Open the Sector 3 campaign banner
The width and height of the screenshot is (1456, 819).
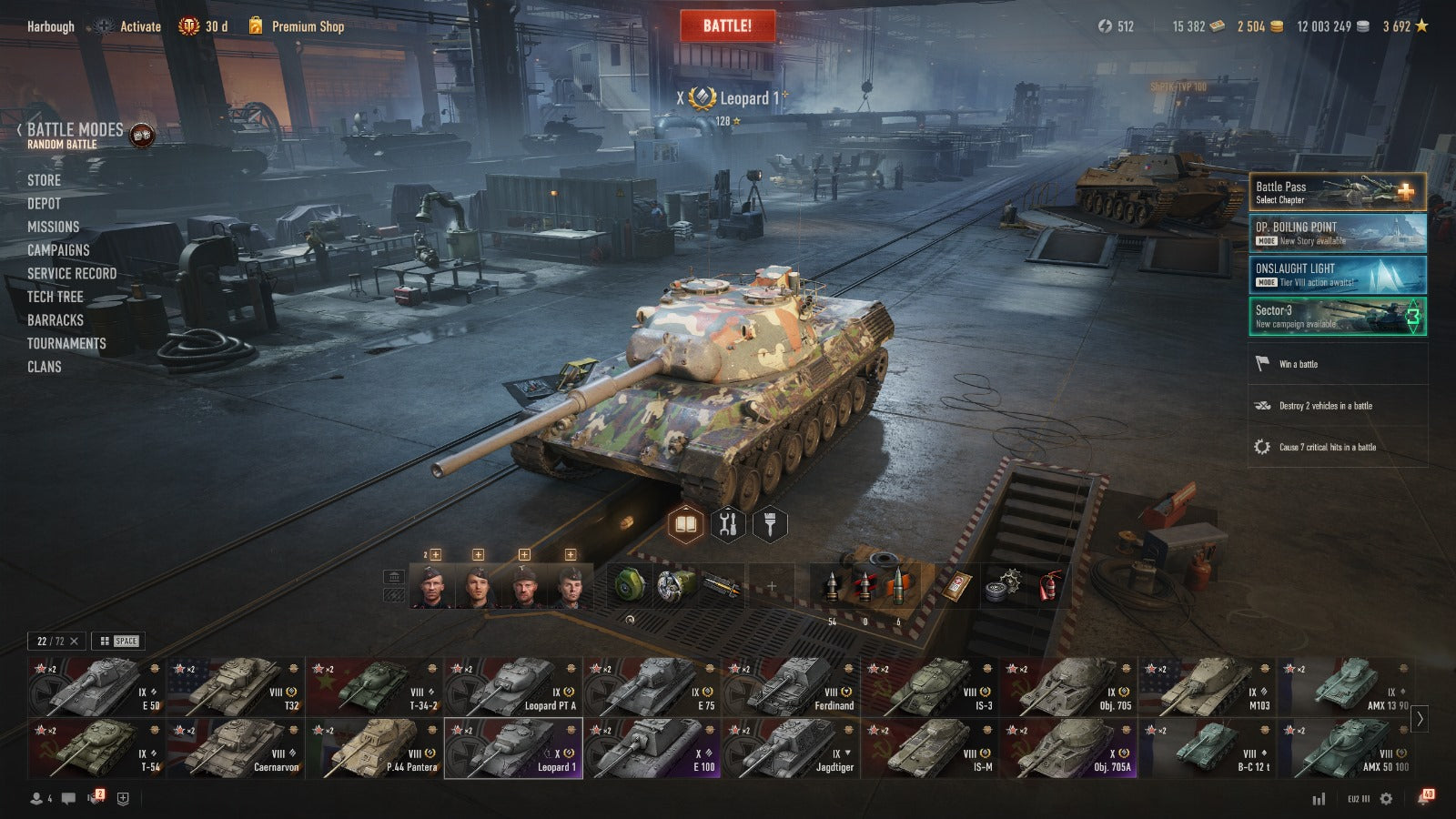1337,317
